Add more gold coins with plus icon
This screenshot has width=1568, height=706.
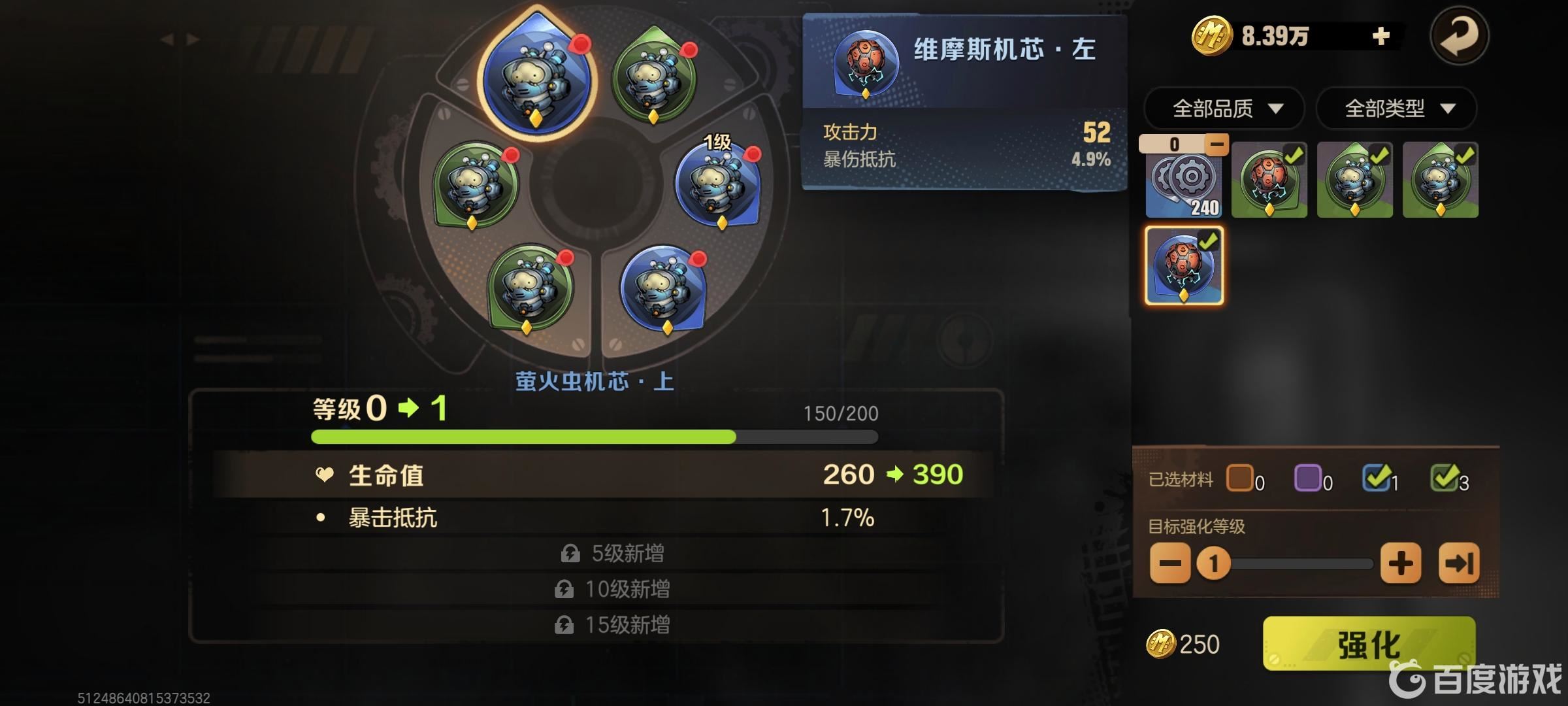coord(1380,36)
